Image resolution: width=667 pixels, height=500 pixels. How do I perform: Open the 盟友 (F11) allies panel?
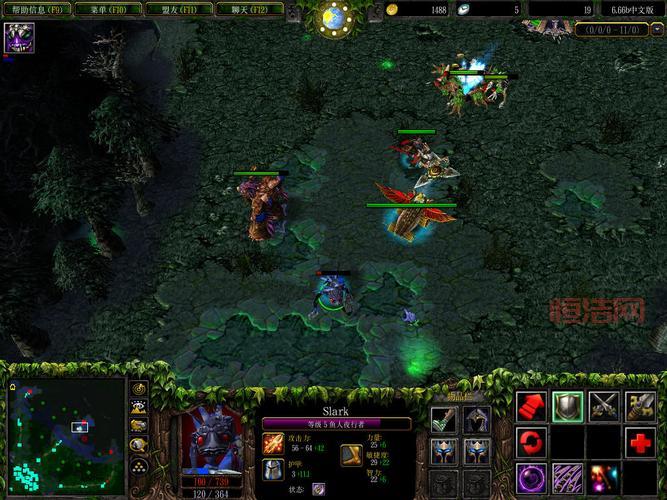(178, 9)
